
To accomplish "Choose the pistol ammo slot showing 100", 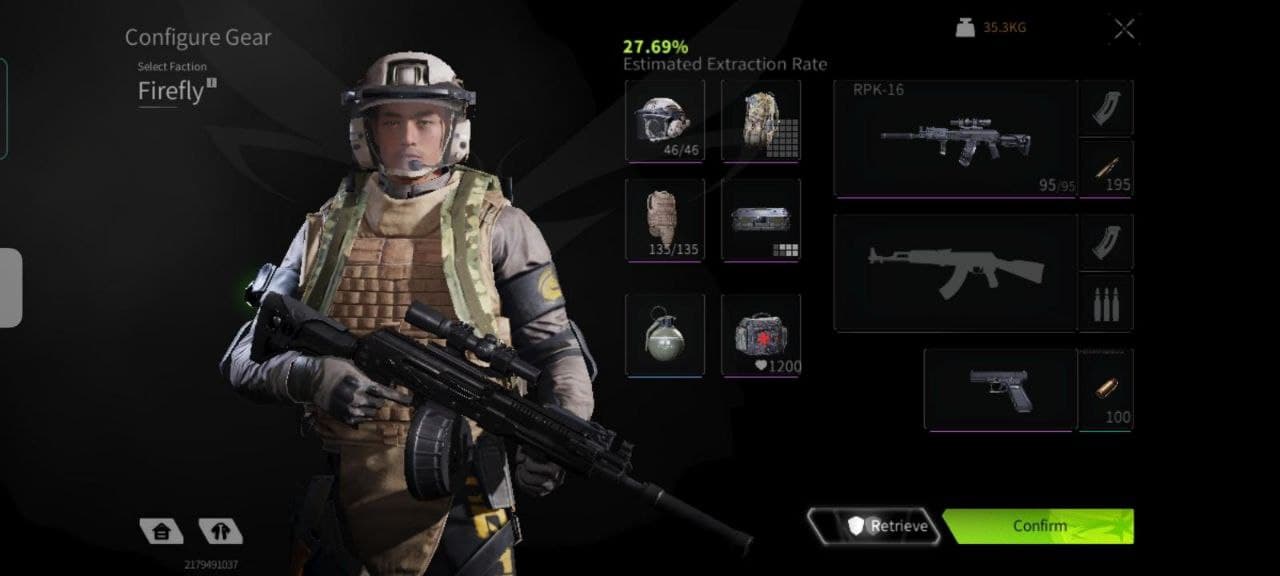I will click(1105, 389).
